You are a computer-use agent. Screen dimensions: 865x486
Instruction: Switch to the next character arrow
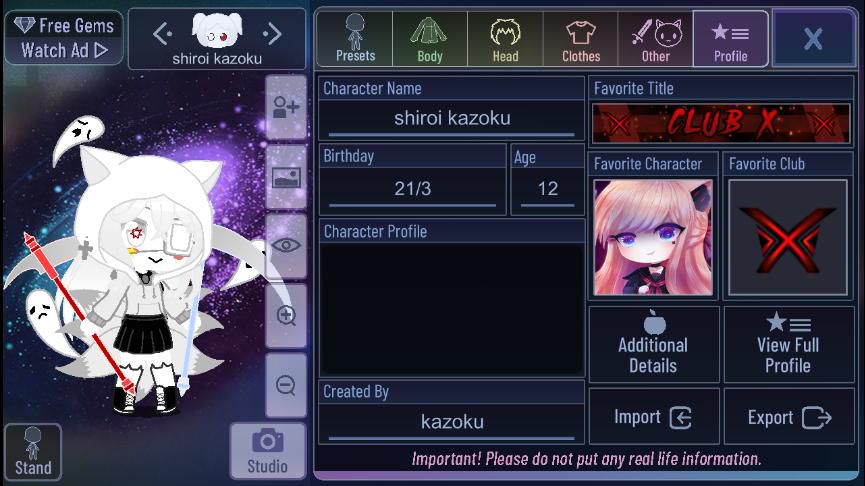click(x=271, y=35)
